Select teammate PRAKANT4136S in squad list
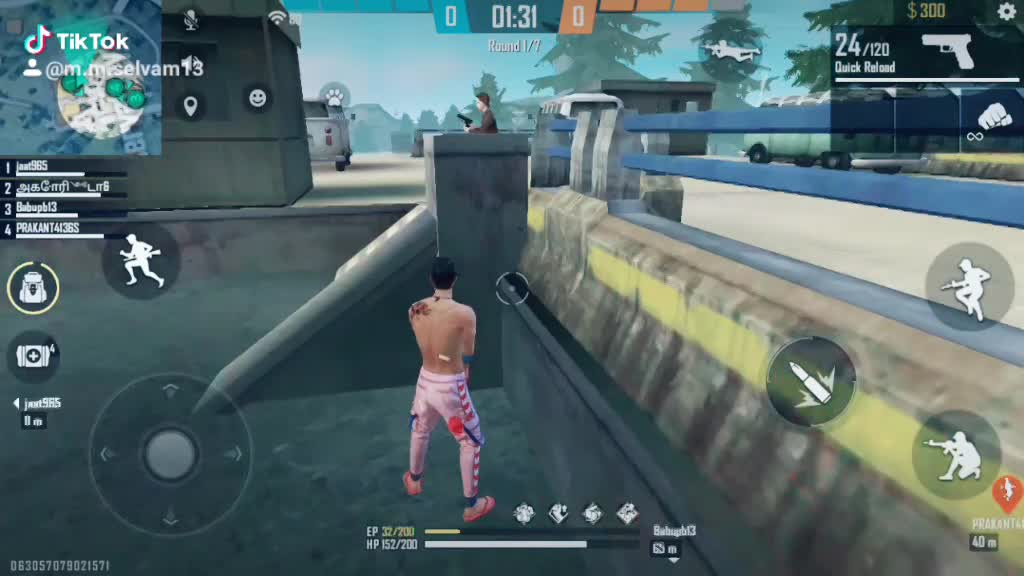This screenshot has height=576, width=1024. pos(60,229)
